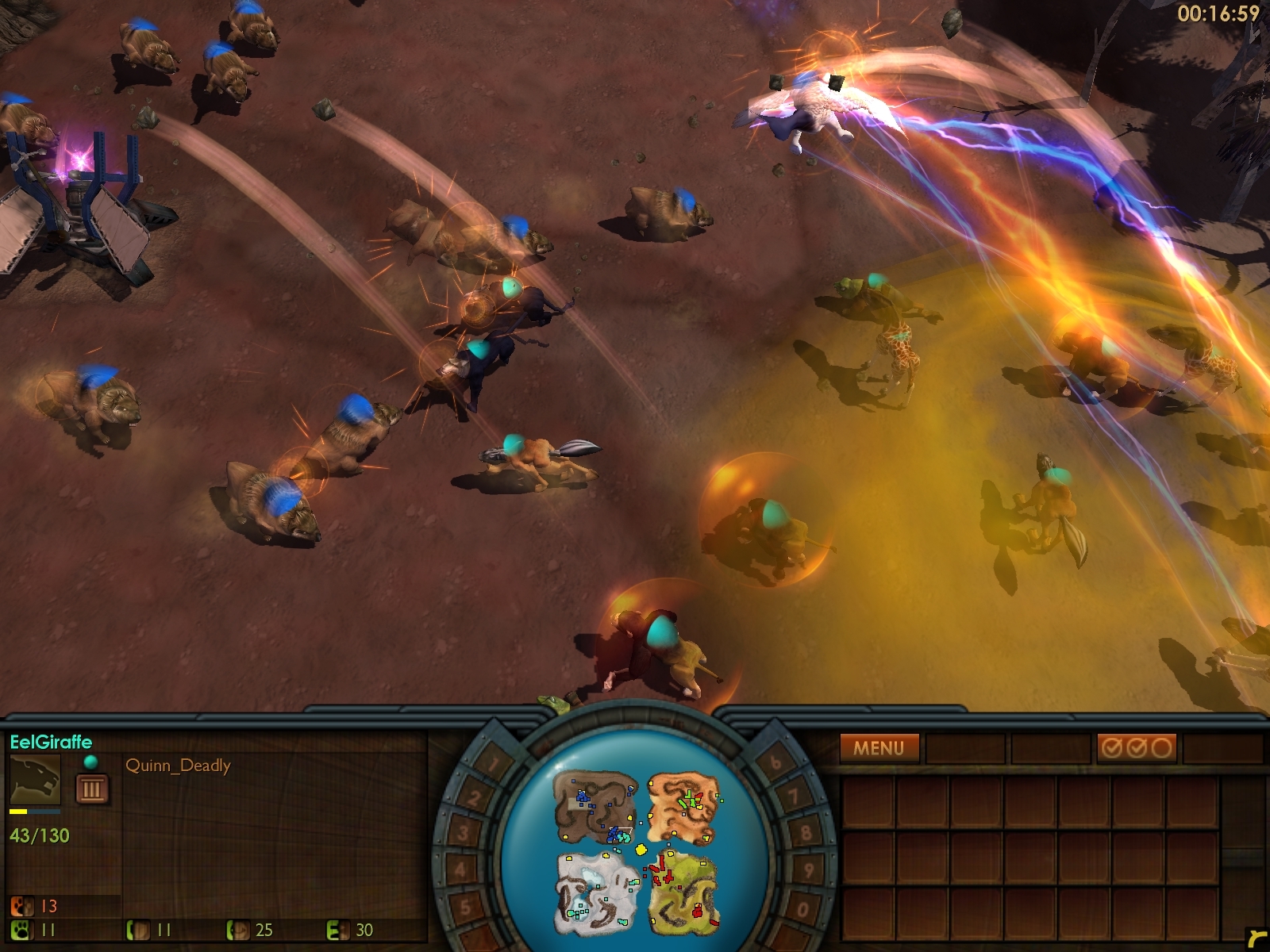Select control group 4 slot
1270x952 pixels.
tap(462, 870)
